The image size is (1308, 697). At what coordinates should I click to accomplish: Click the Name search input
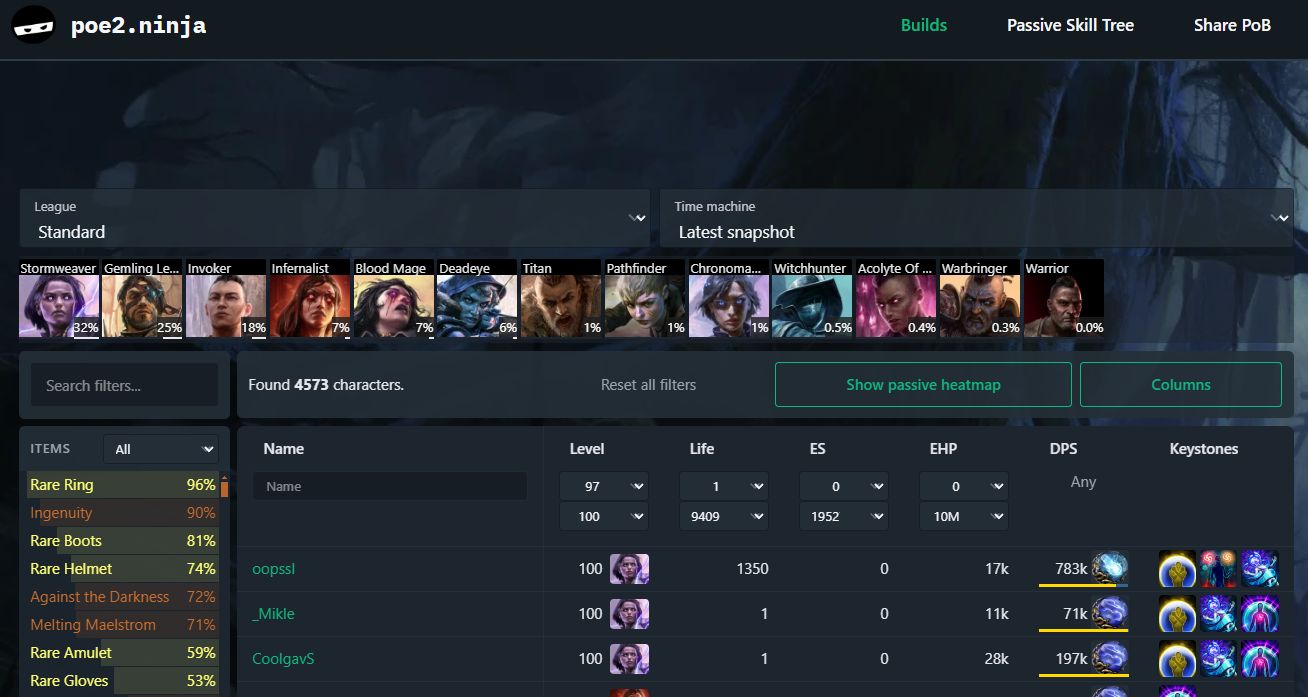click(389, 486)
